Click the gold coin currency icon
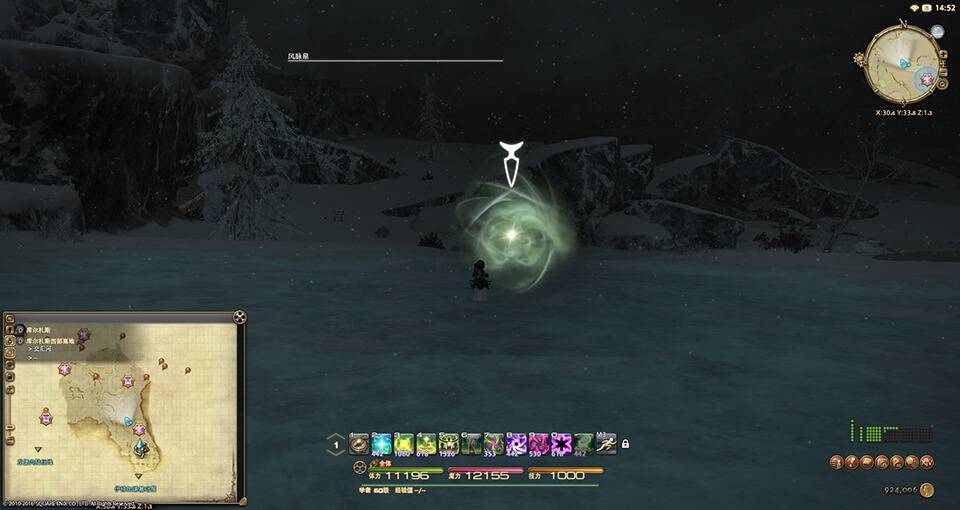Viewport: 960px width, 510px height. [927, 489]
